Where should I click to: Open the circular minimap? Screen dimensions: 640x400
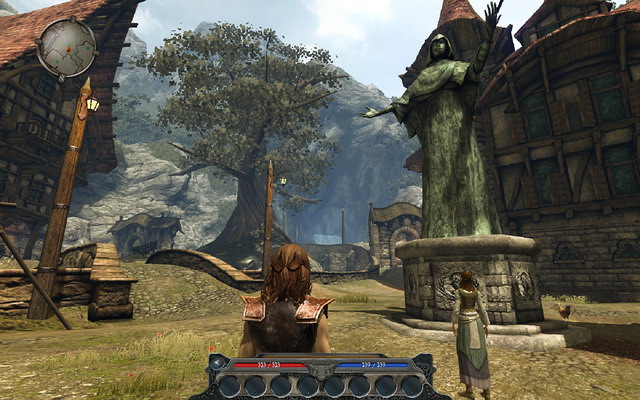[x=66, y=47]
